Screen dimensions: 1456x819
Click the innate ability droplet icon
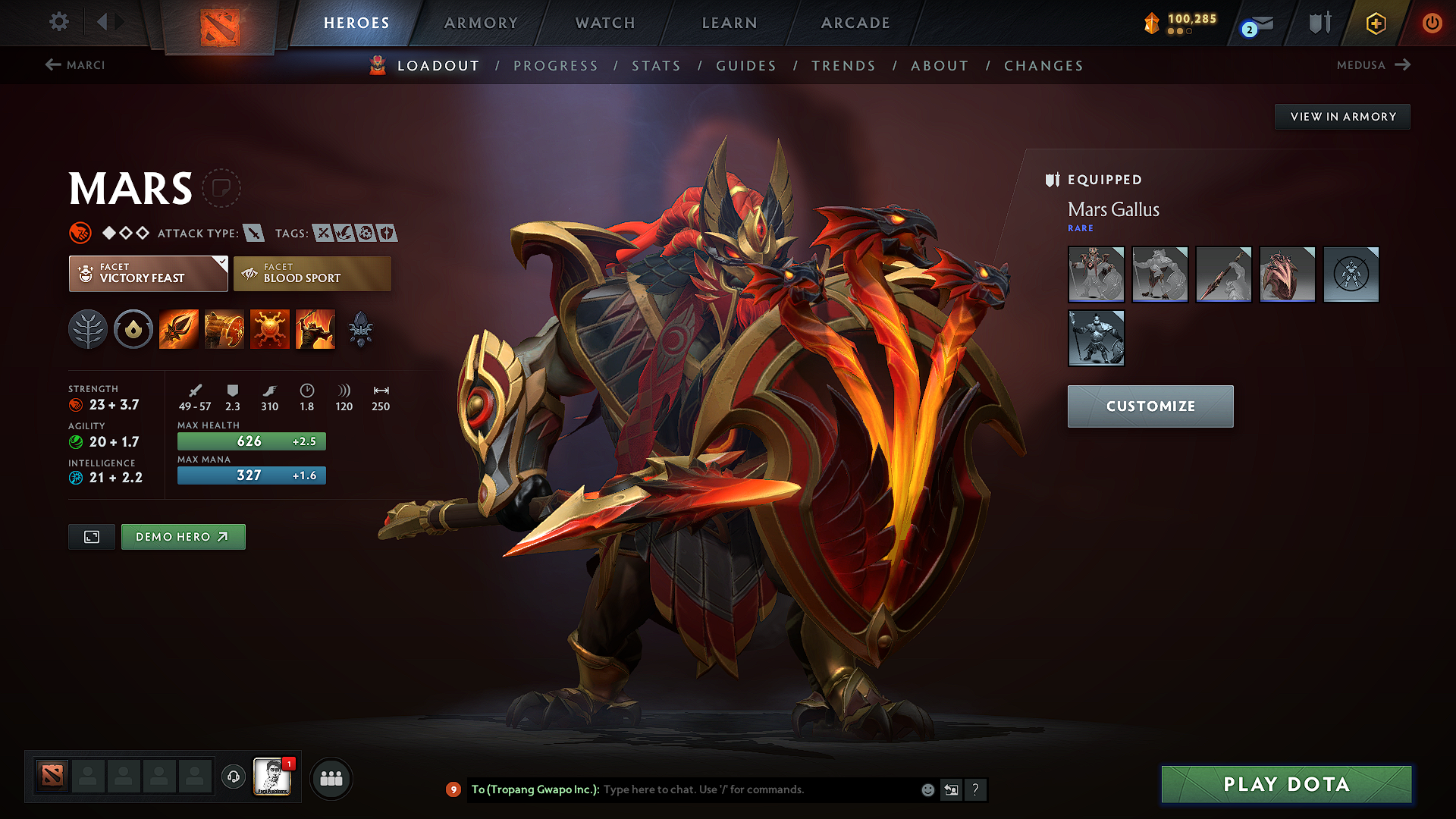coord(133,328)
